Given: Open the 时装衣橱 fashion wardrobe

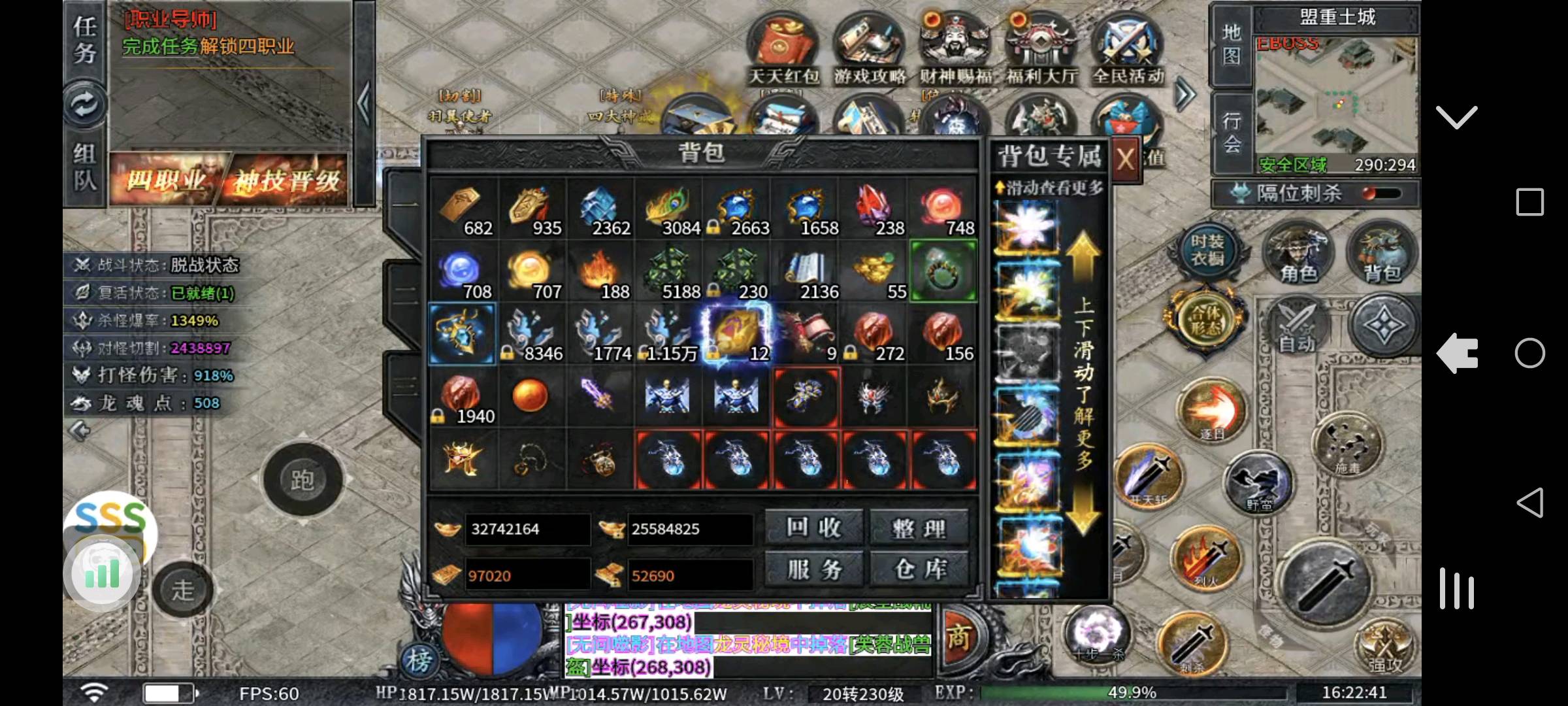Looking at the screenshot, I should (1206, 250).
